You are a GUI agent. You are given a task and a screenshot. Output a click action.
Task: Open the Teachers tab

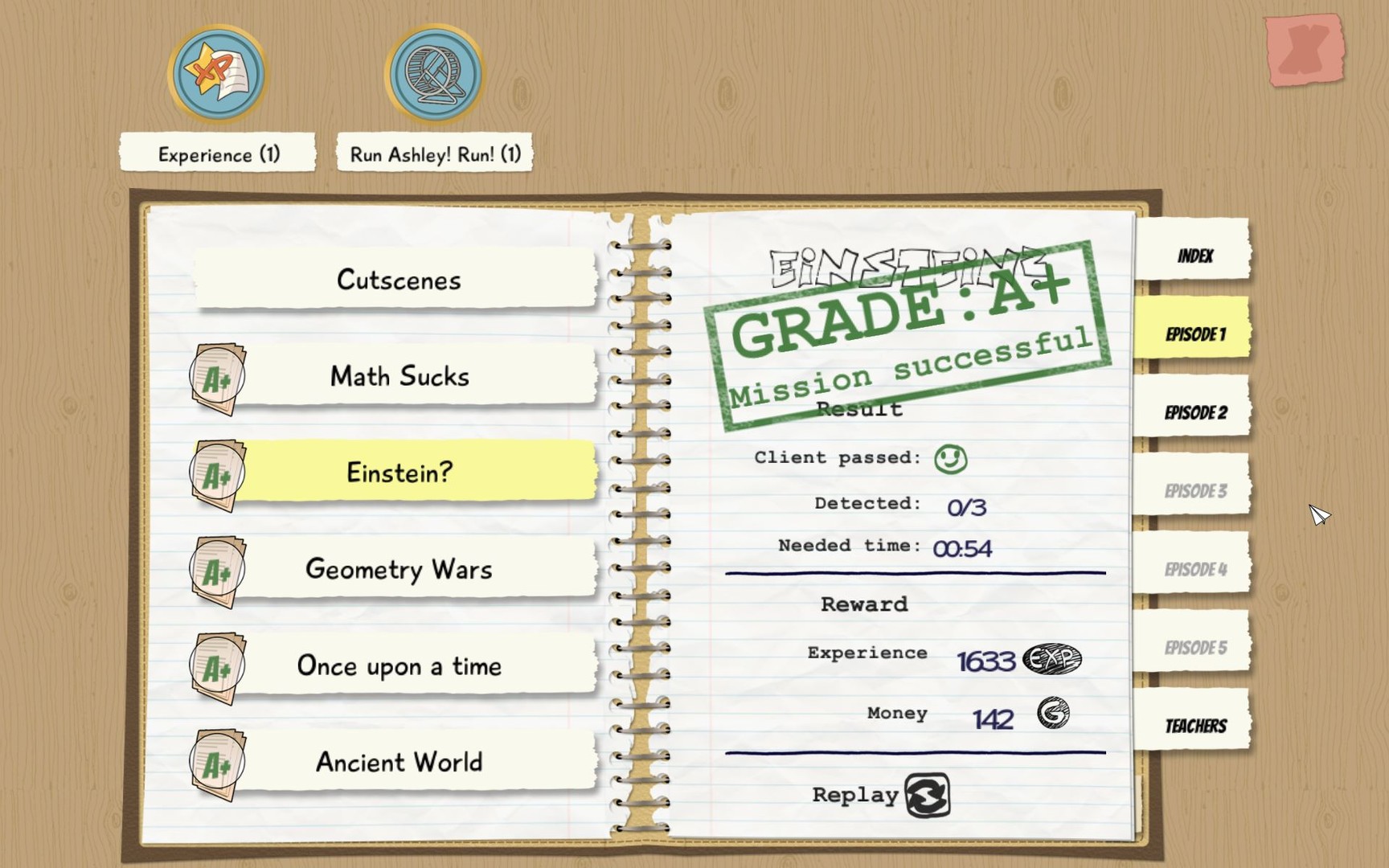tap(1195, 724)
